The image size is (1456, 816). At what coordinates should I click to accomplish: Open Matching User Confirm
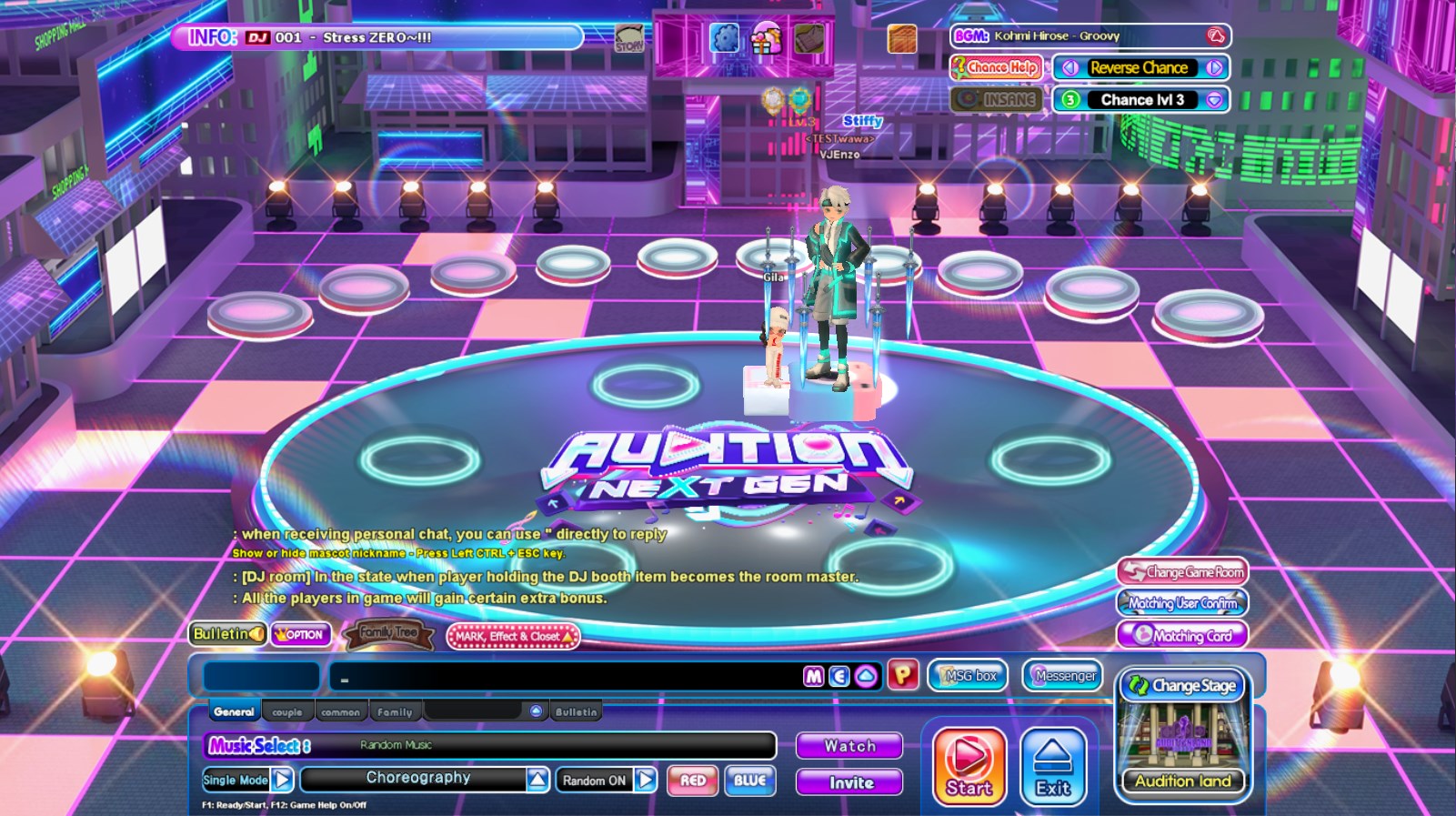[x=1182, y=603]
